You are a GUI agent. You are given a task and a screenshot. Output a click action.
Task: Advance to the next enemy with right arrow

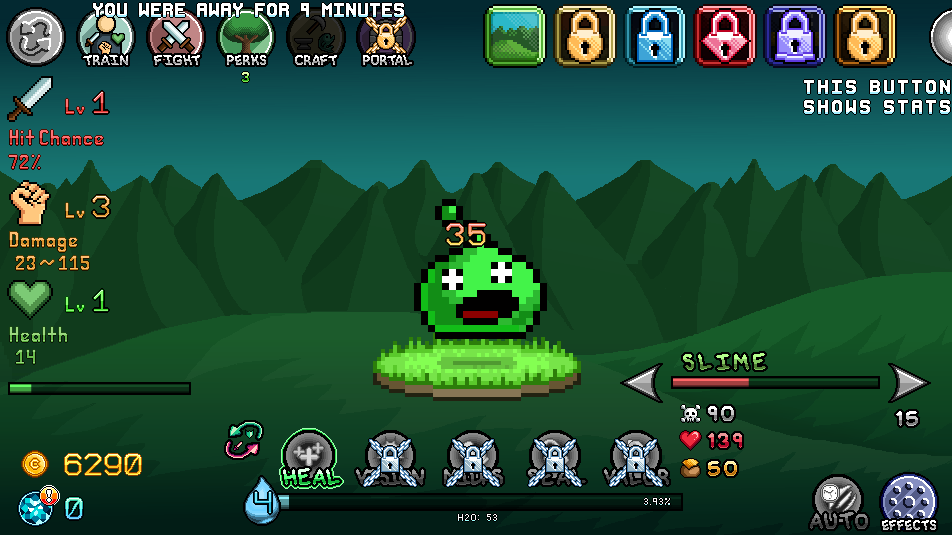[x=908, y=382]
